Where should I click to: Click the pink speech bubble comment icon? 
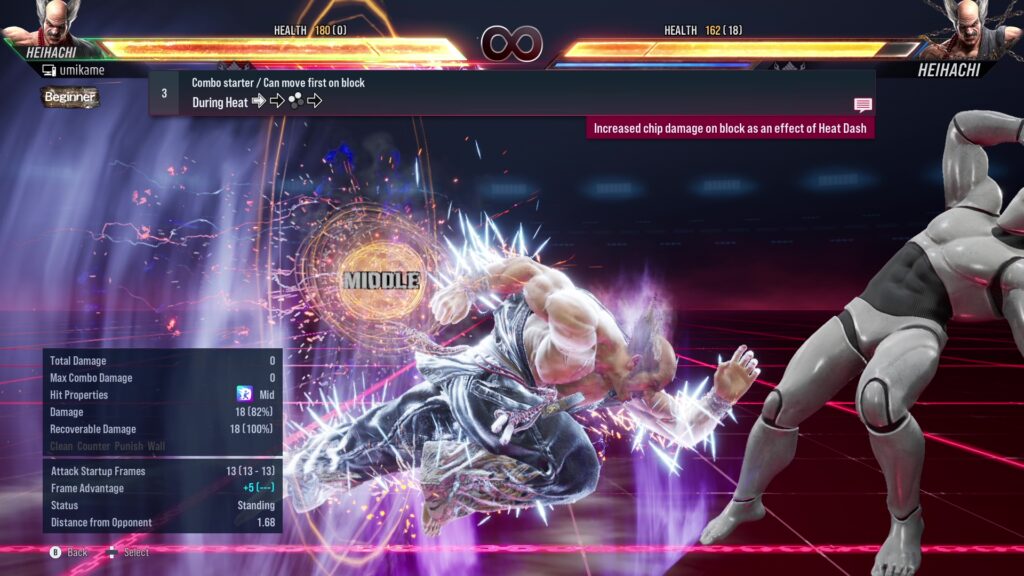click(863, 105)
